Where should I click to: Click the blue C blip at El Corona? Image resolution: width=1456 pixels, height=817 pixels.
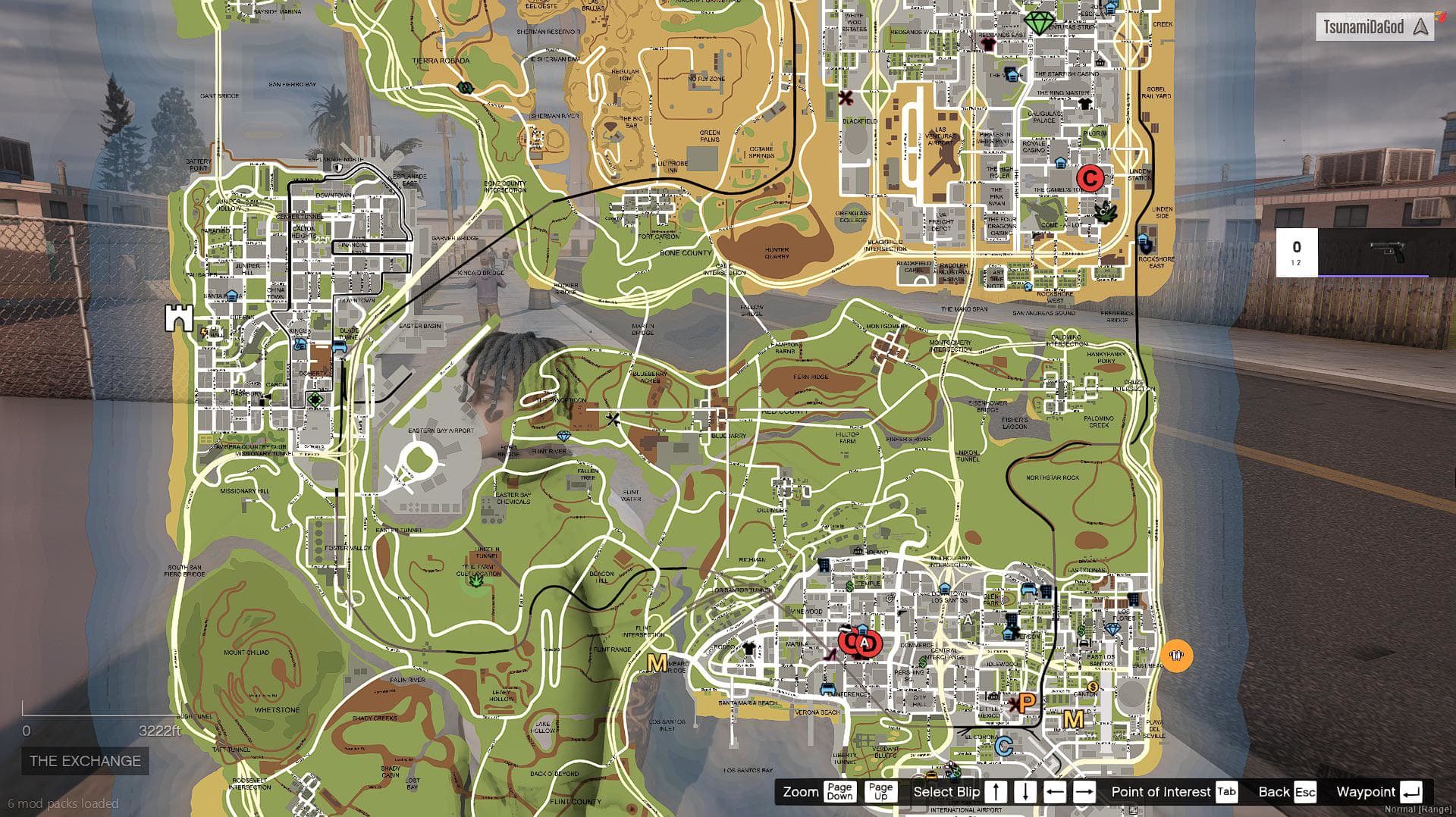[x=1003, y=745]
